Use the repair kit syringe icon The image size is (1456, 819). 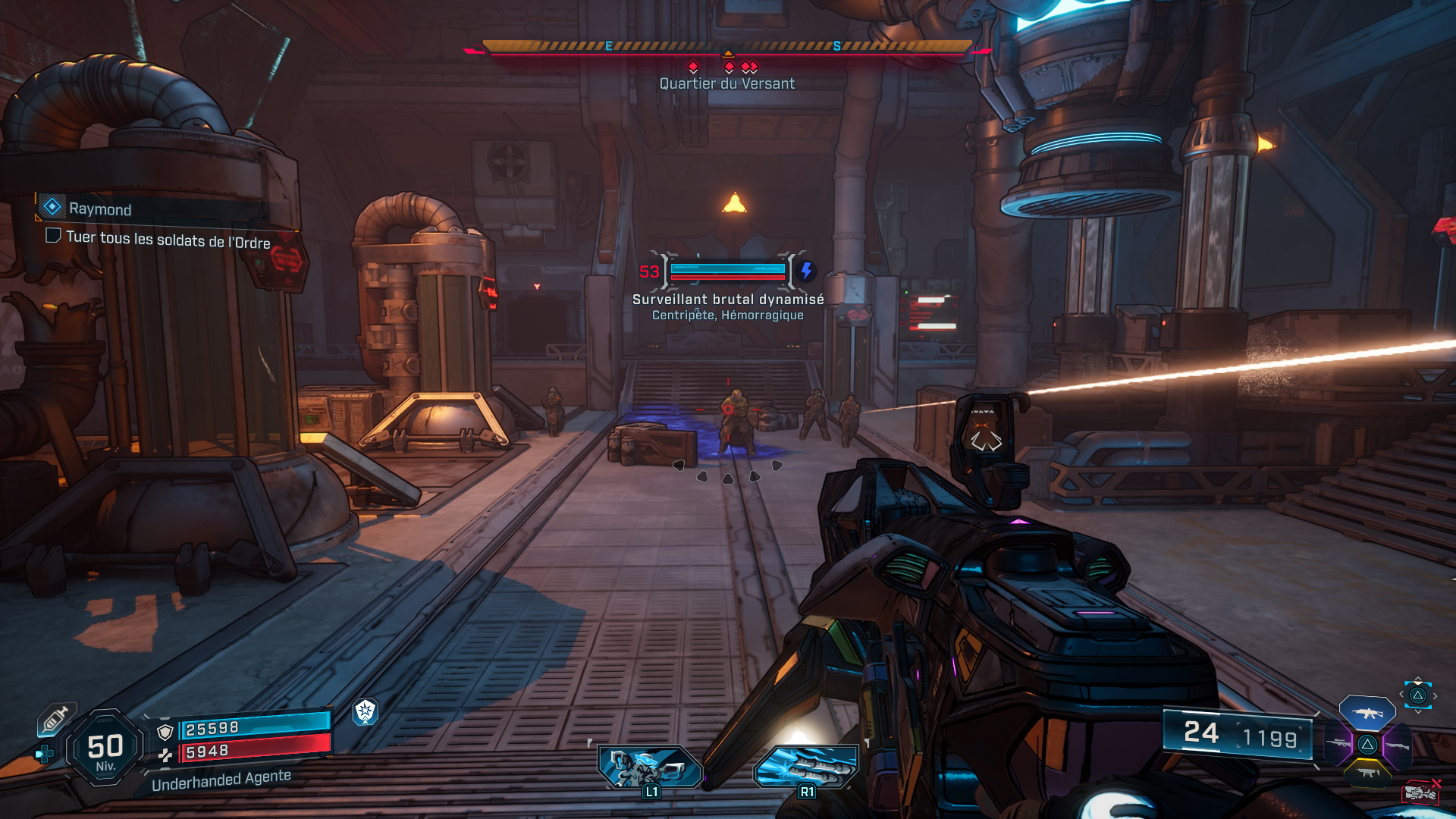click(x=55, y=719)
